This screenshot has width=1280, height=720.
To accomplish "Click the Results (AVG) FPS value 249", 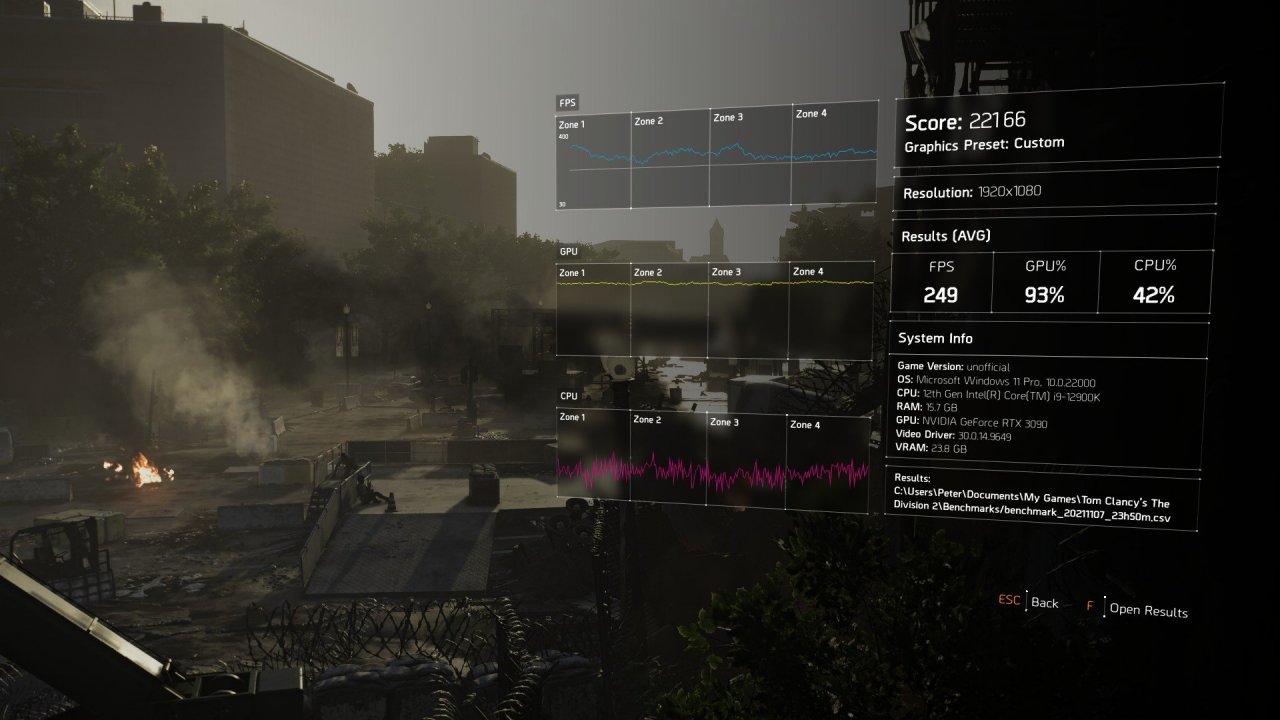I will (941, 295).
